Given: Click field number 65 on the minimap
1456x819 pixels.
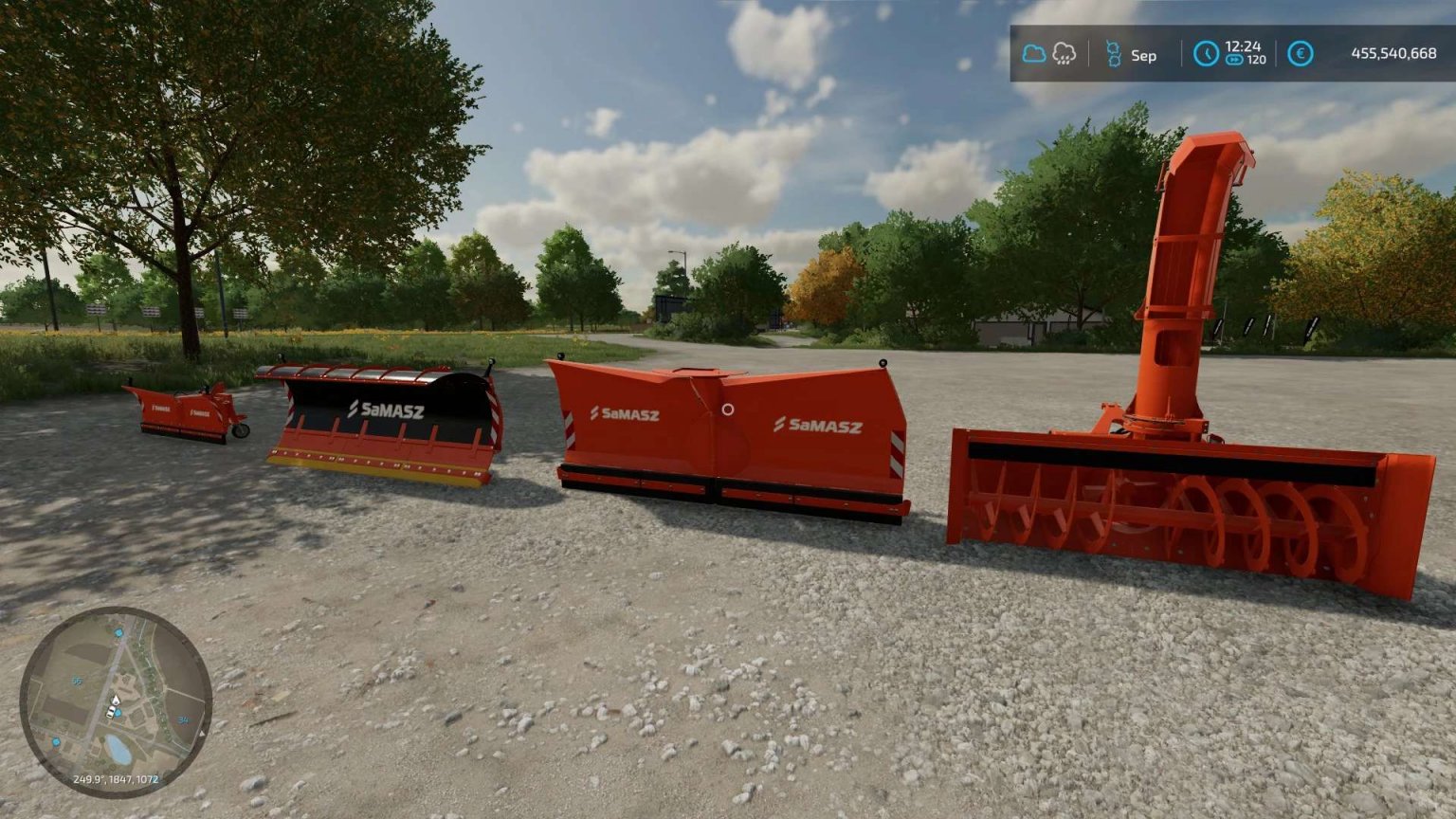Looking at the screenshot, I should [77, 681].
